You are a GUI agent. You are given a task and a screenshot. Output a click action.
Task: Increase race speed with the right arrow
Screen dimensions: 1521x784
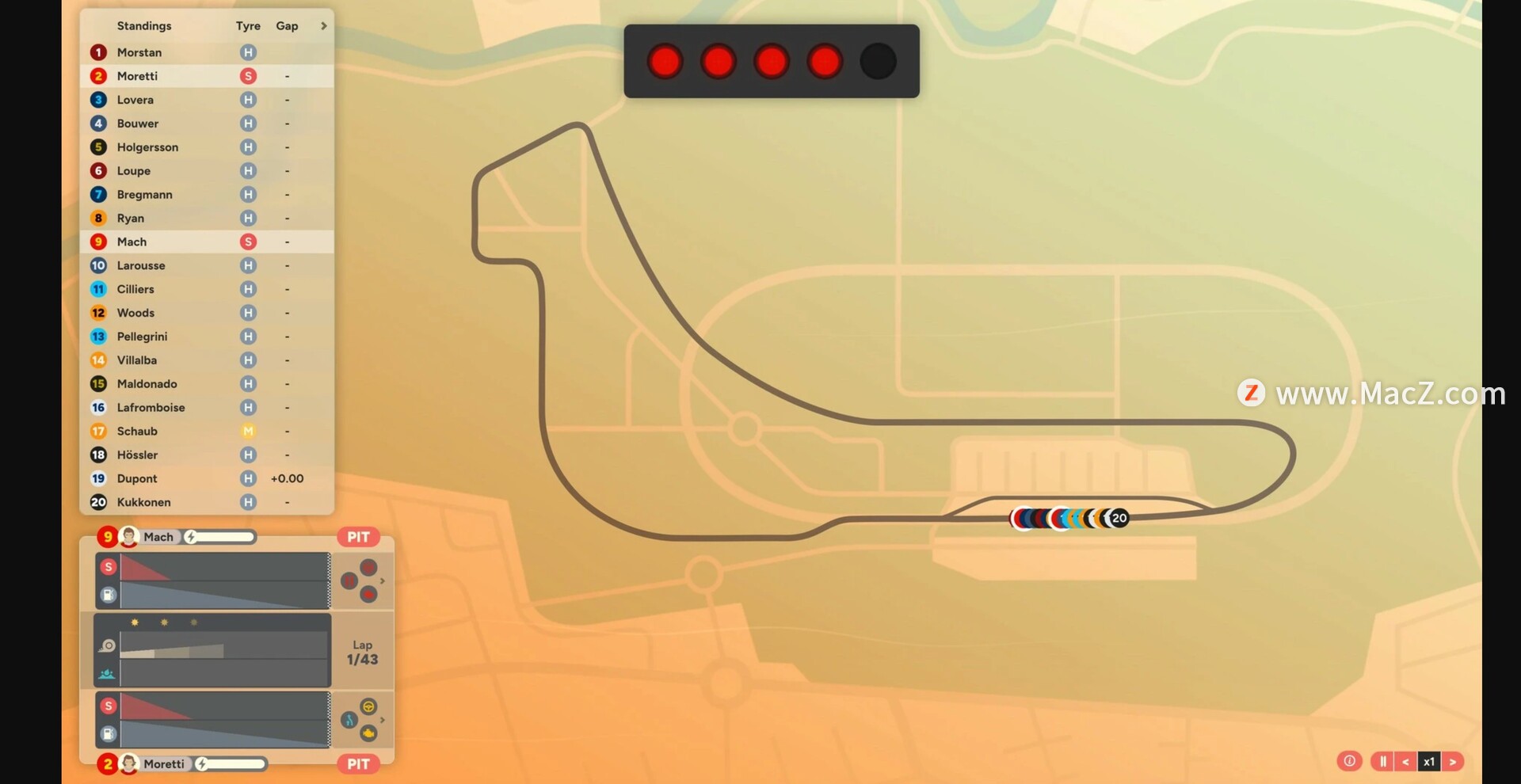tap(1453, 762)
